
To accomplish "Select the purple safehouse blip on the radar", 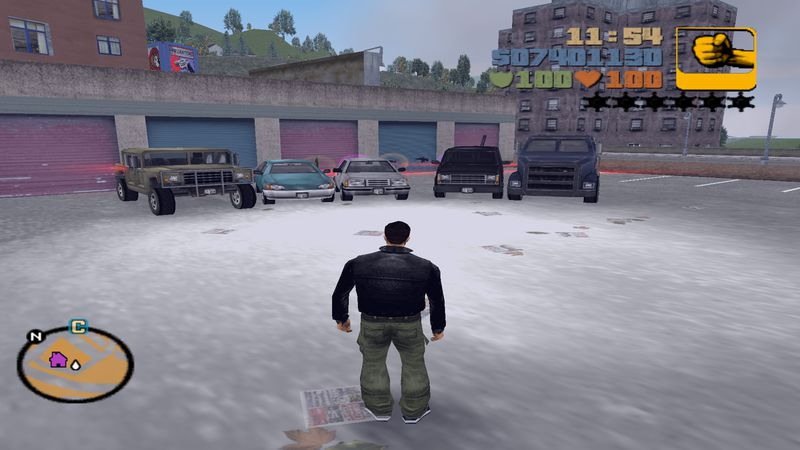I will [x=58, y=359].
